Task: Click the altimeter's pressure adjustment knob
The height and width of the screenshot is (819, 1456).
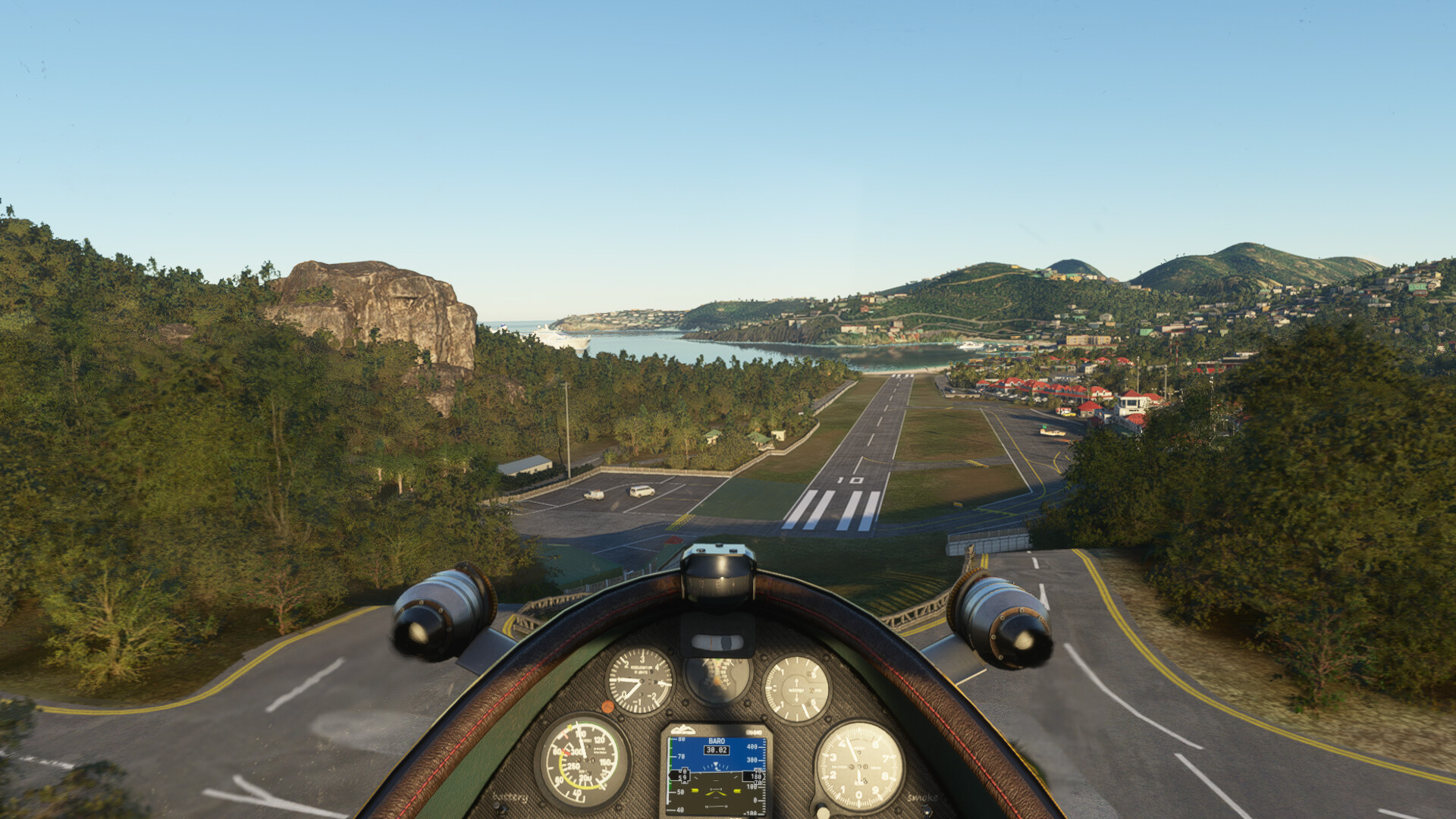Action: 824,811
